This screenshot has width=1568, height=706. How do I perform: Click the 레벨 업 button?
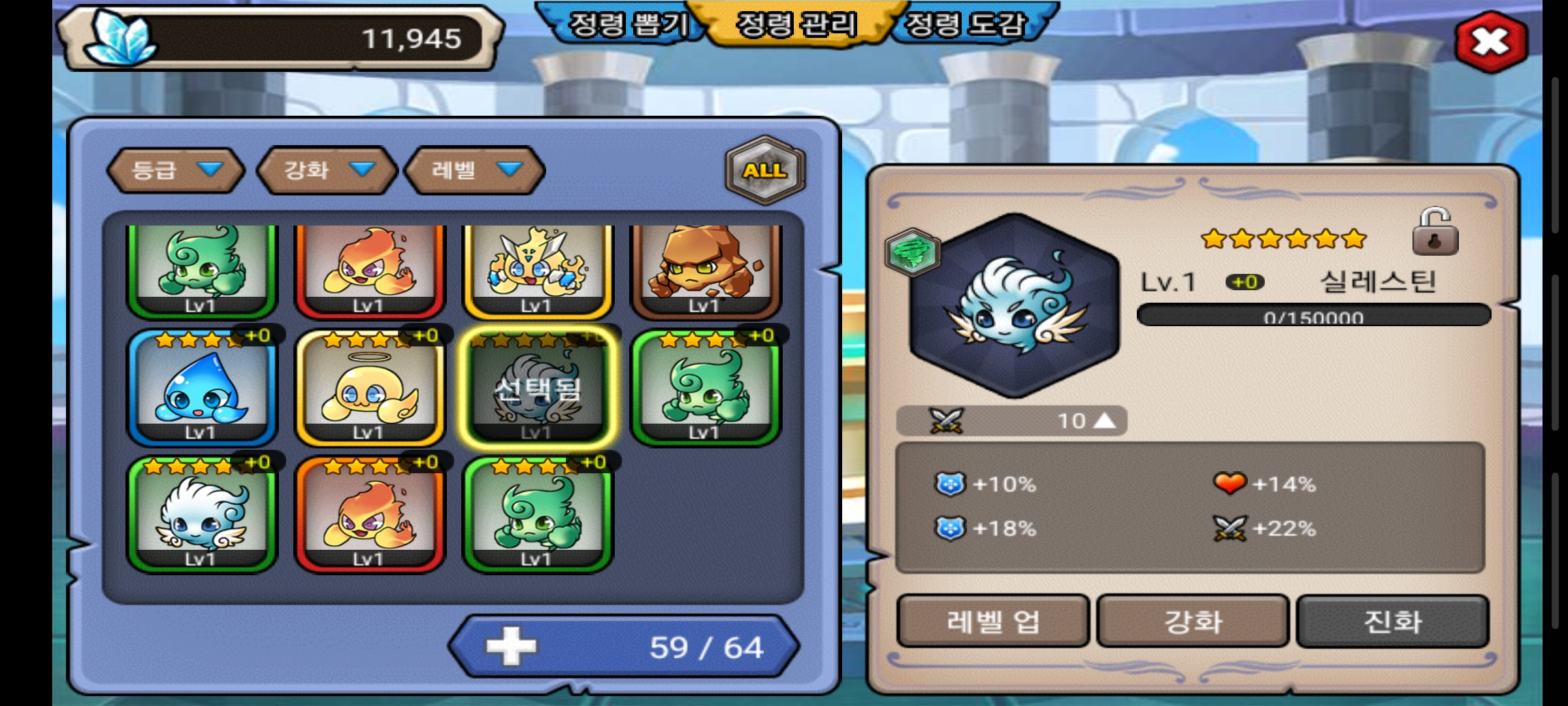pyautogui.click(x=992, y=621)
